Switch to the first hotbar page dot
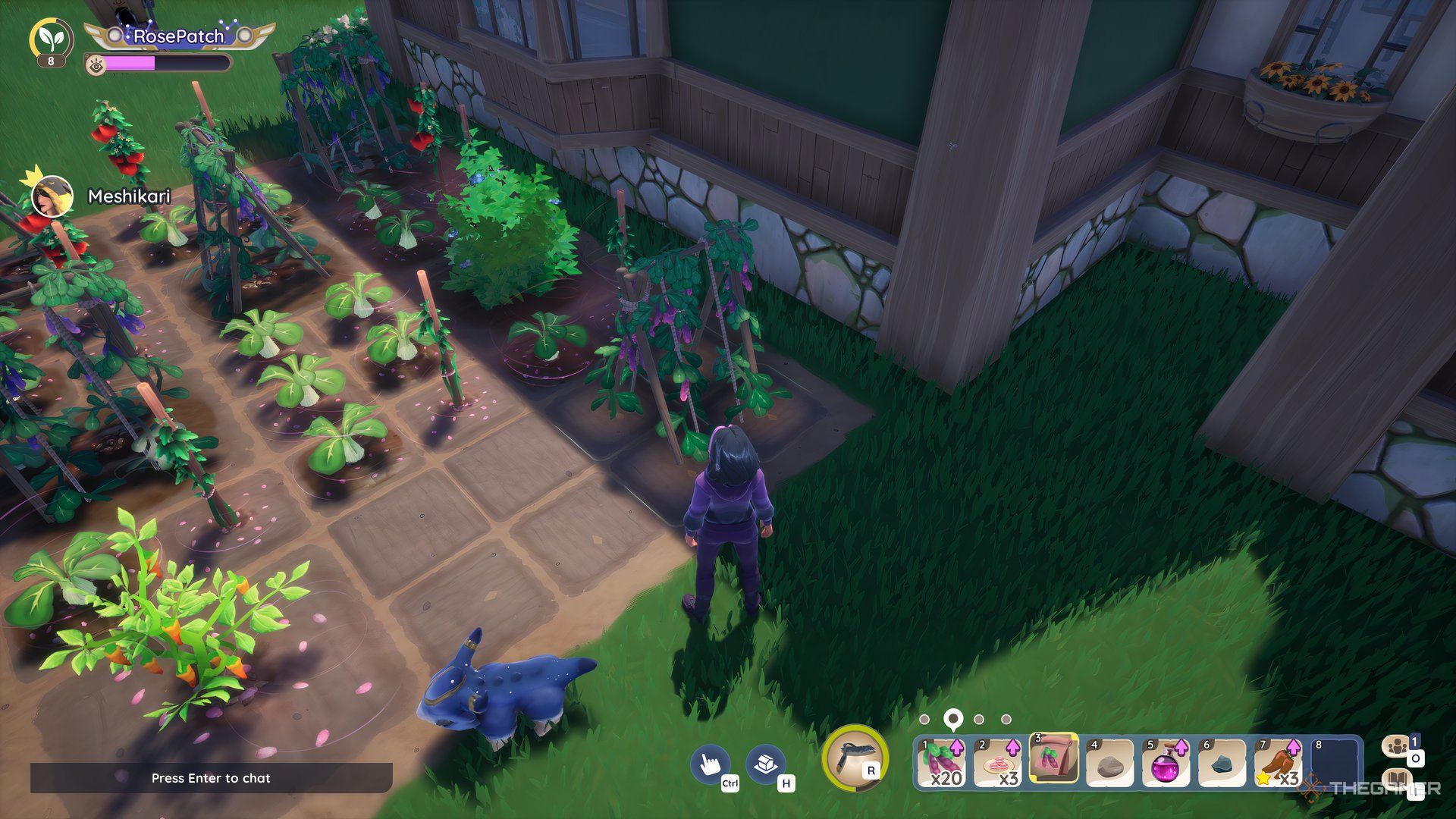 [x=924, y=719]
